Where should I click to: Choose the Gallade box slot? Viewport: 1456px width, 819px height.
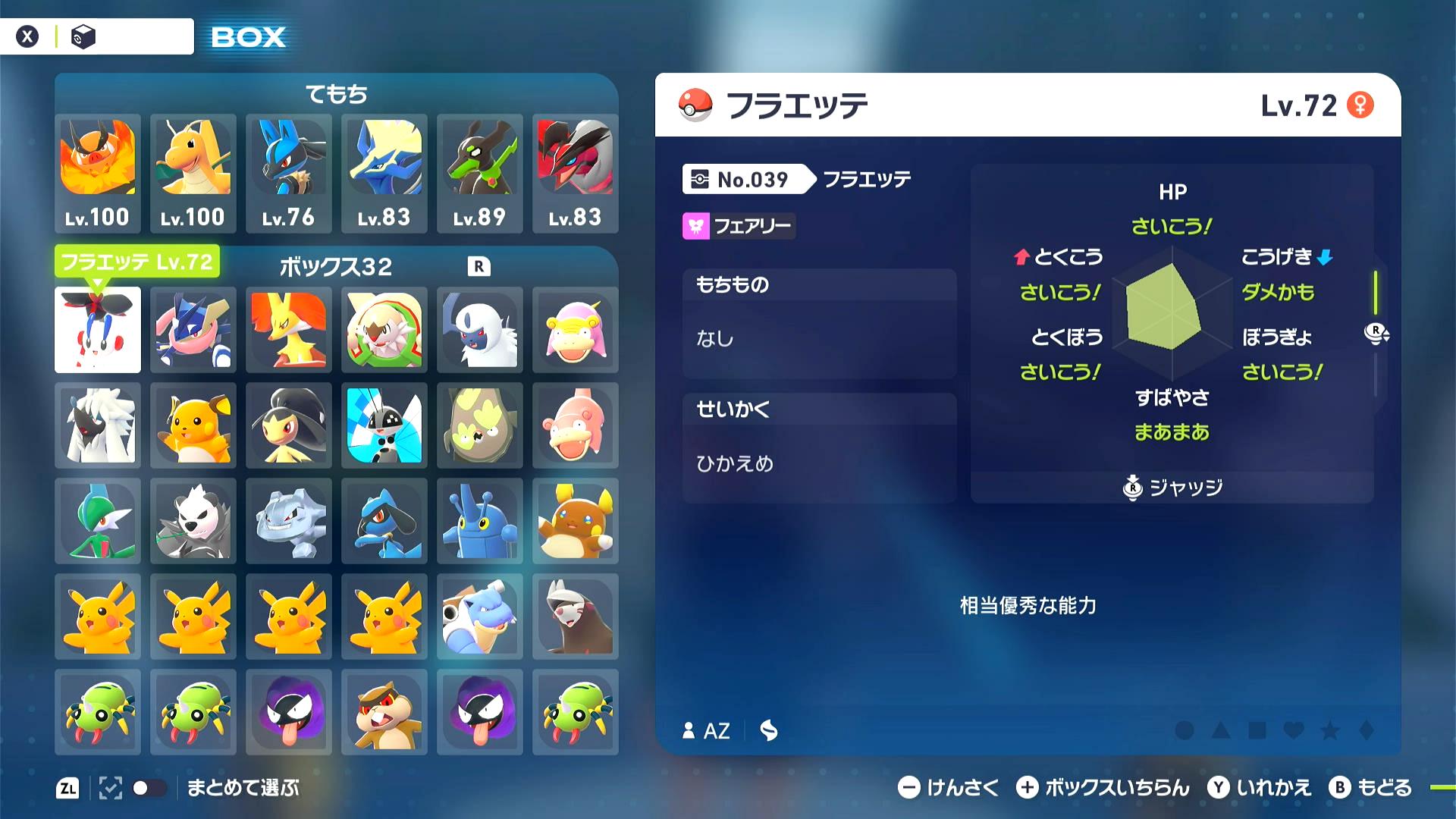(x=98, y=521)
